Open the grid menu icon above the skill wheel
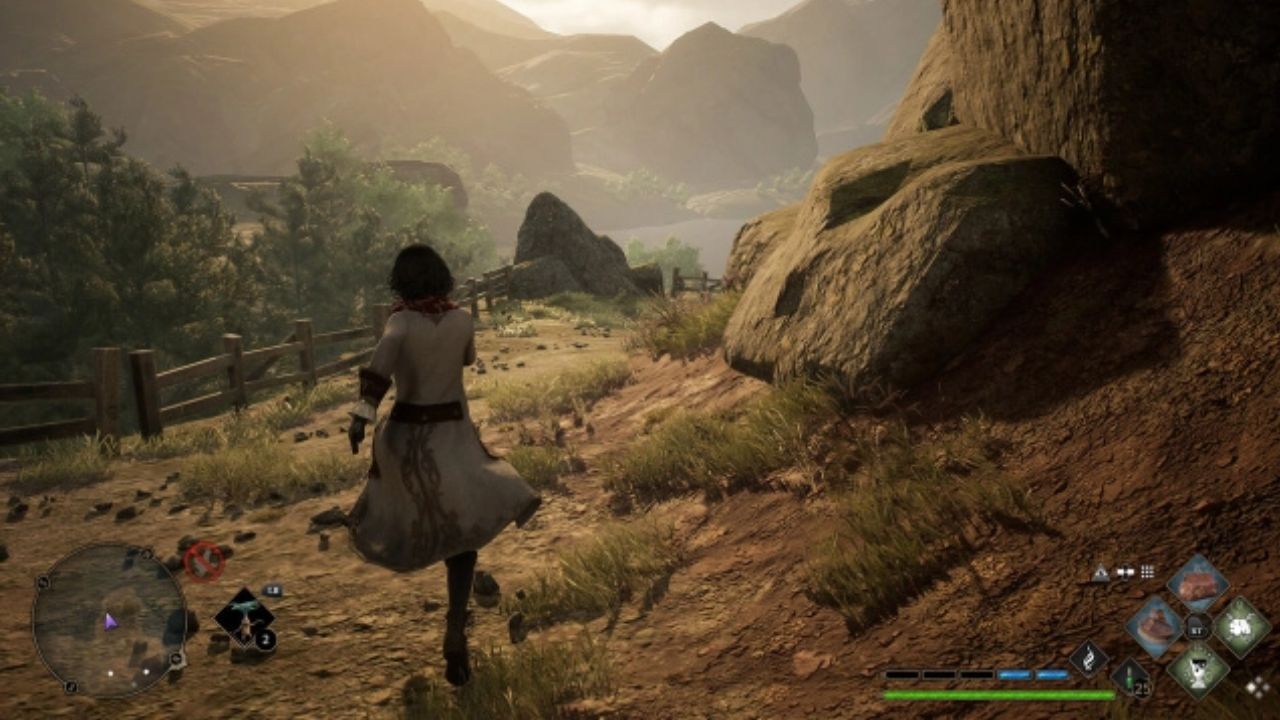Viewport: 1280px width, 720px height. [1146, 571]
